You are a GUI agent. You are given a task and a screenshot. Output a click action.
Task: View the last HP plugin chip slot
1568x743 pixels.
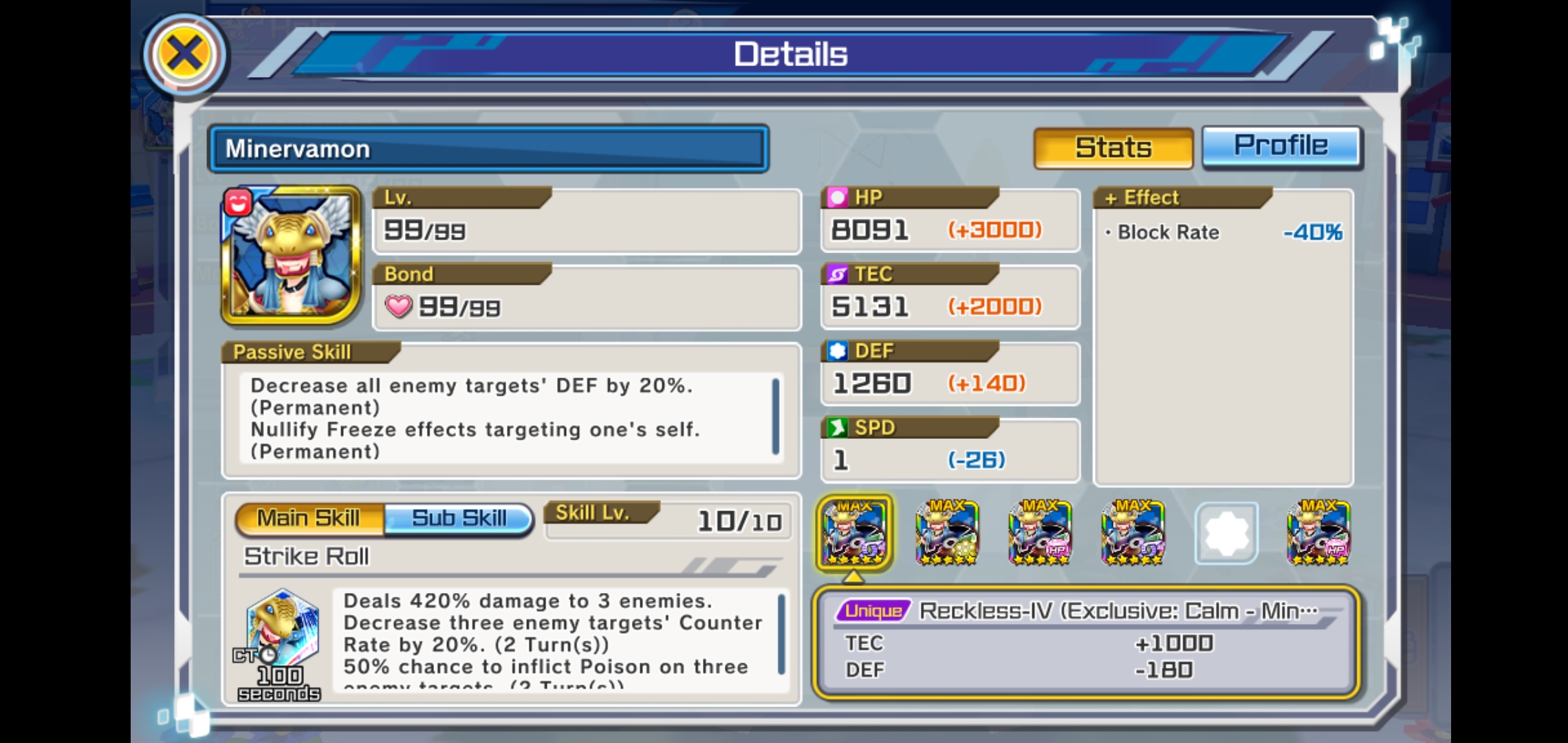tap(1318, 533)
